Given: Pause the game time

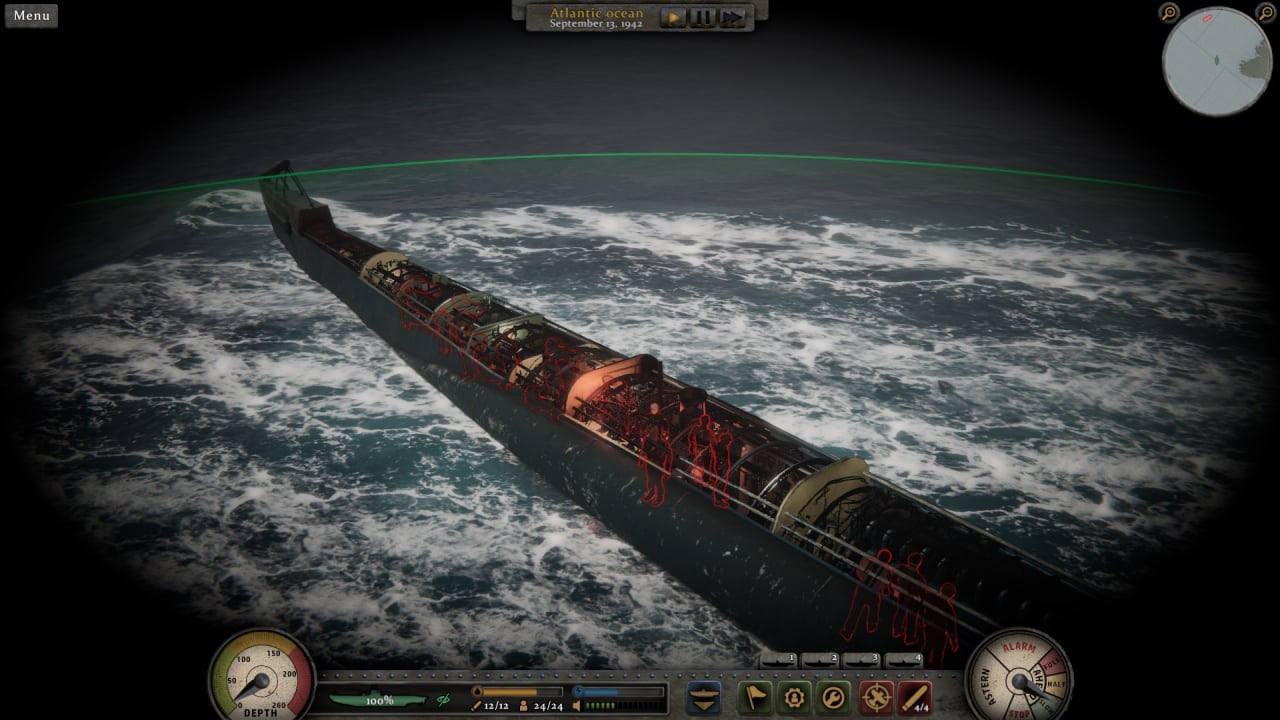Looking at the screenshot, I should click(x=702, y=17).
